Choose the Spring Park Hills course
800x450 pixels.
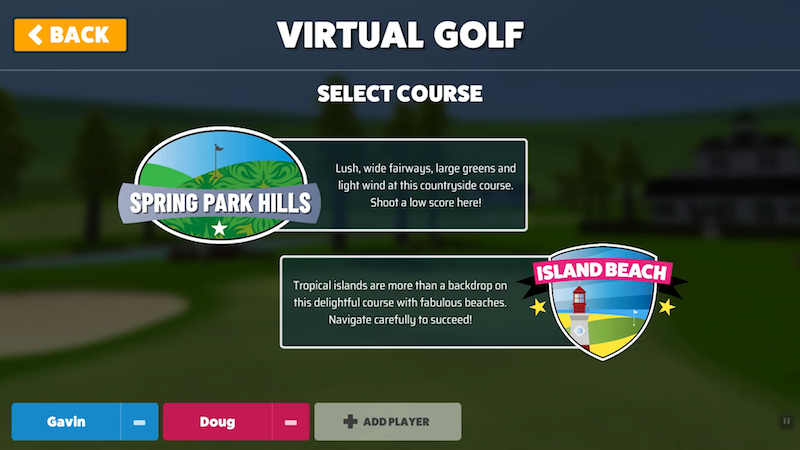[330, 186]
